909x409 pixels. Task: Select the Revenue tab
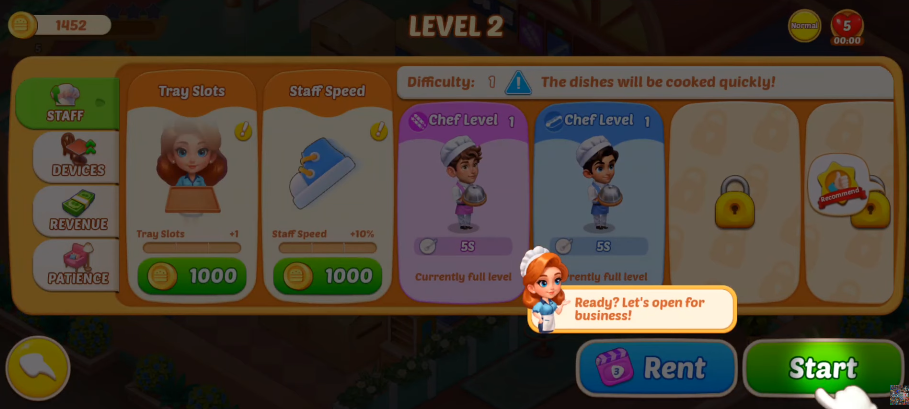[x=77, y=210]
